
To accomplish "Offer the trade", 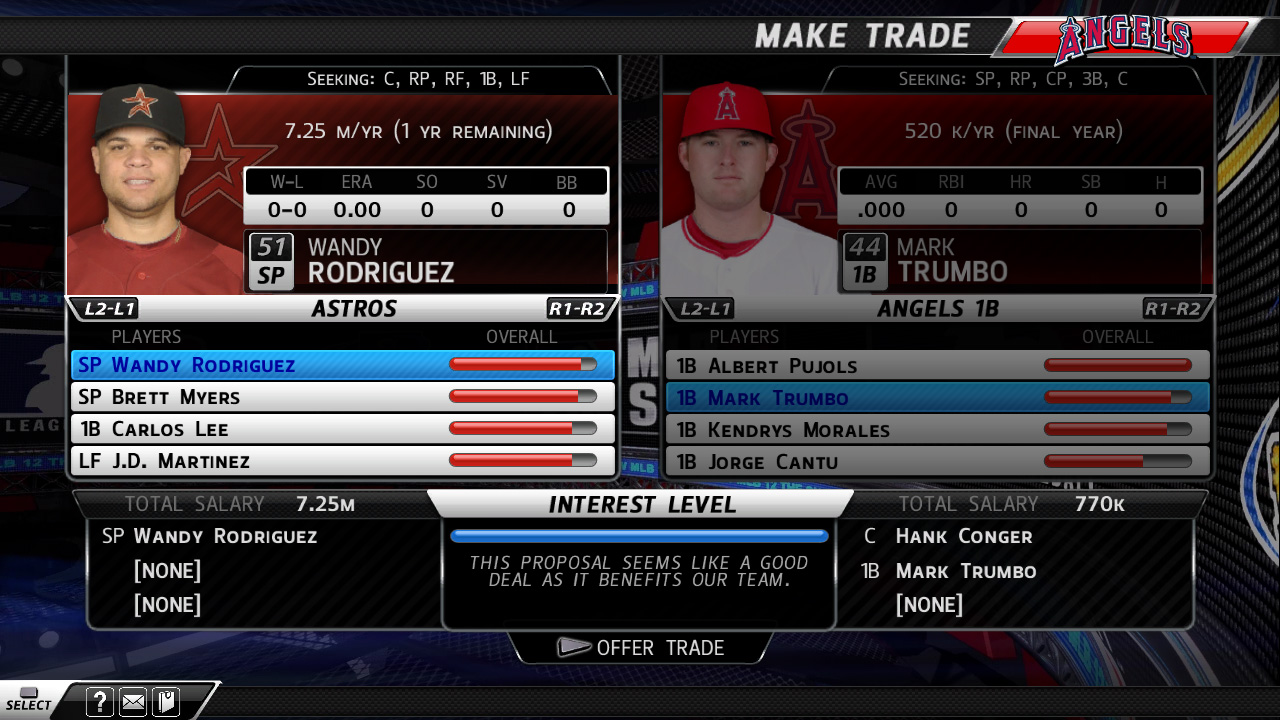I will tap(641, 648).
